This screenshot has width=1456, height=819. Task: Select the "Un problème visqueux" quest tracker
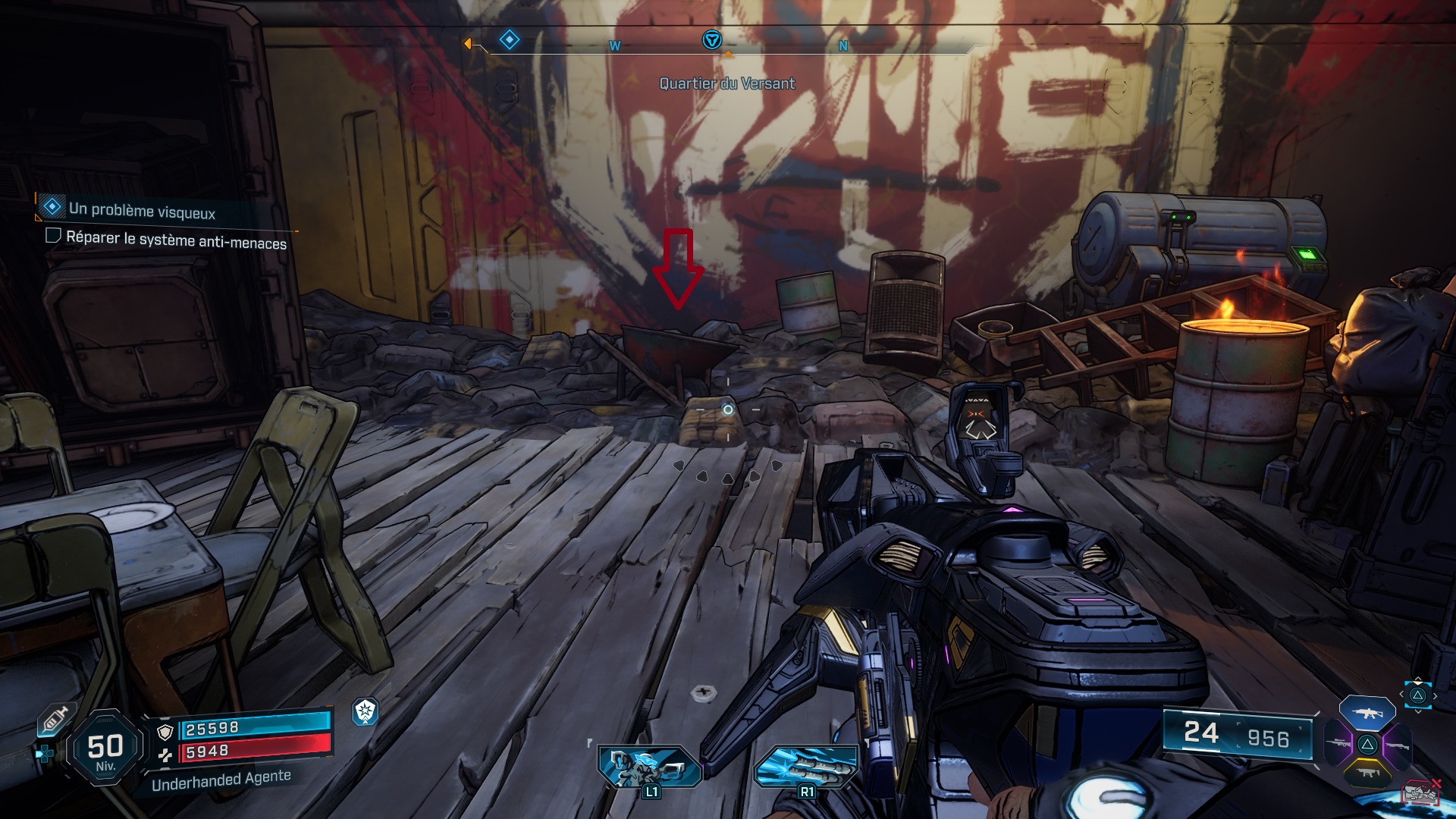tap(141, 210)
